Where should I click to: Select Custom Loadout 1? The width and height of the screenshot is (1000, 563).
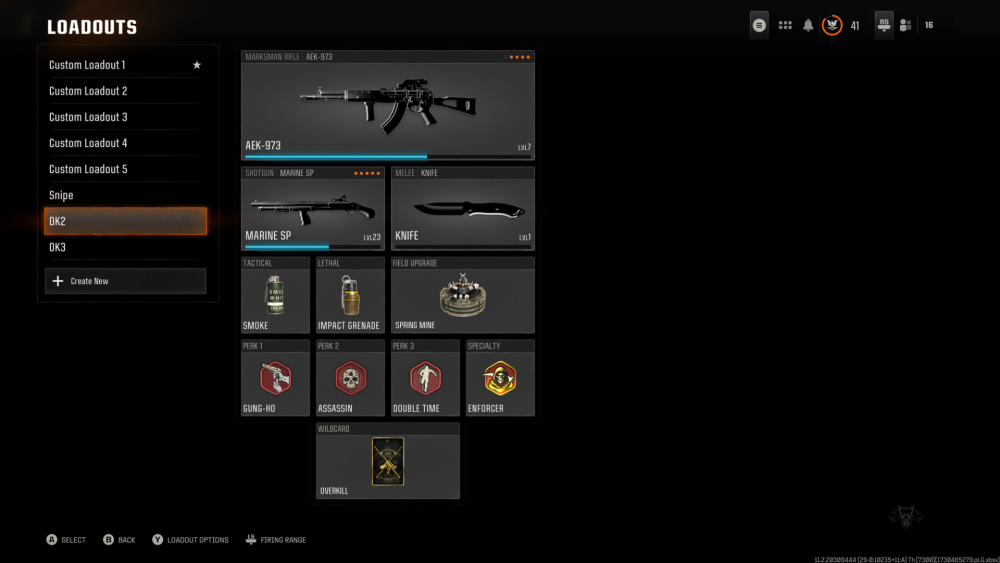click(x=125, y=65)
